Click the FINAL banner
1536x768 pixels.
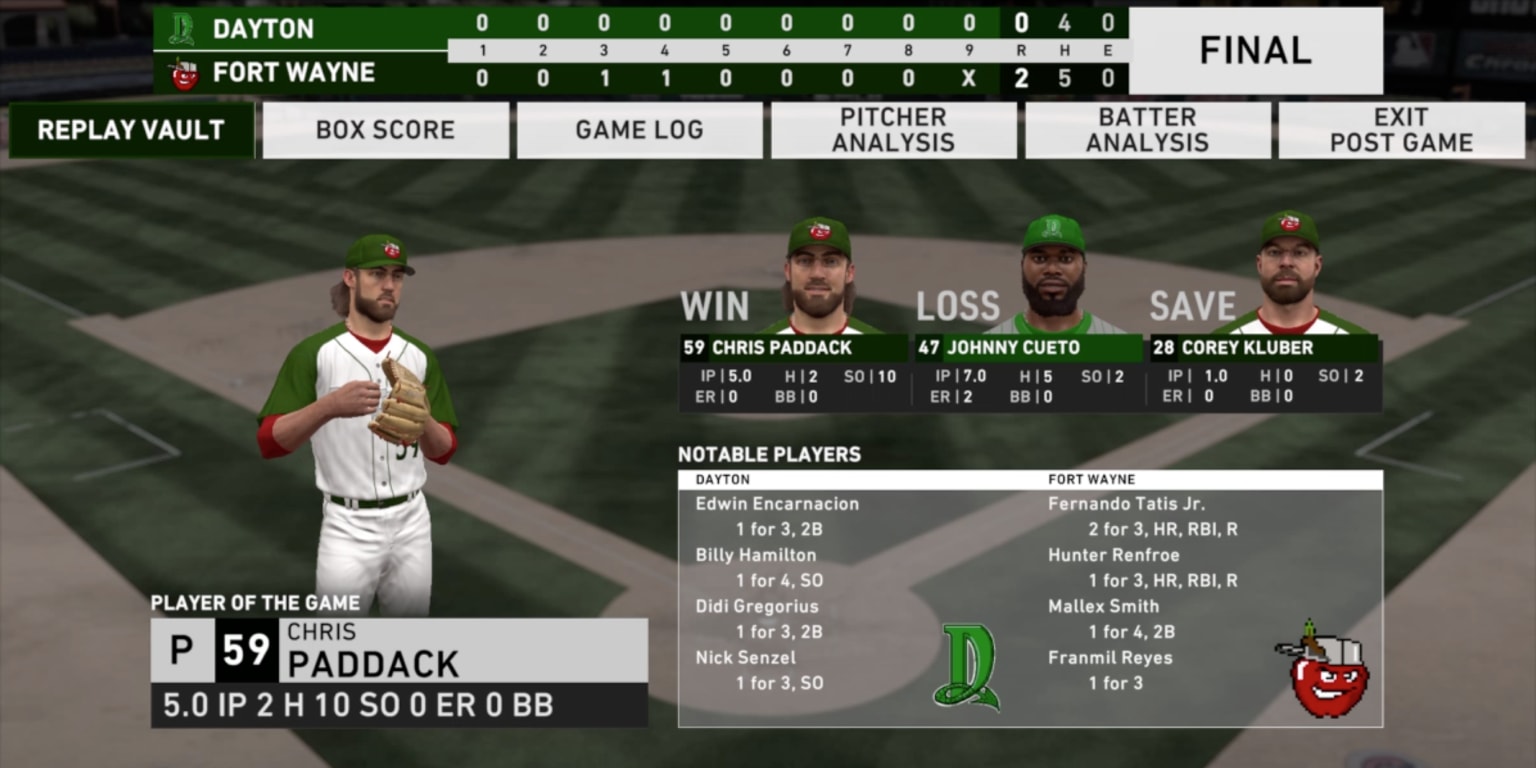1255,50
